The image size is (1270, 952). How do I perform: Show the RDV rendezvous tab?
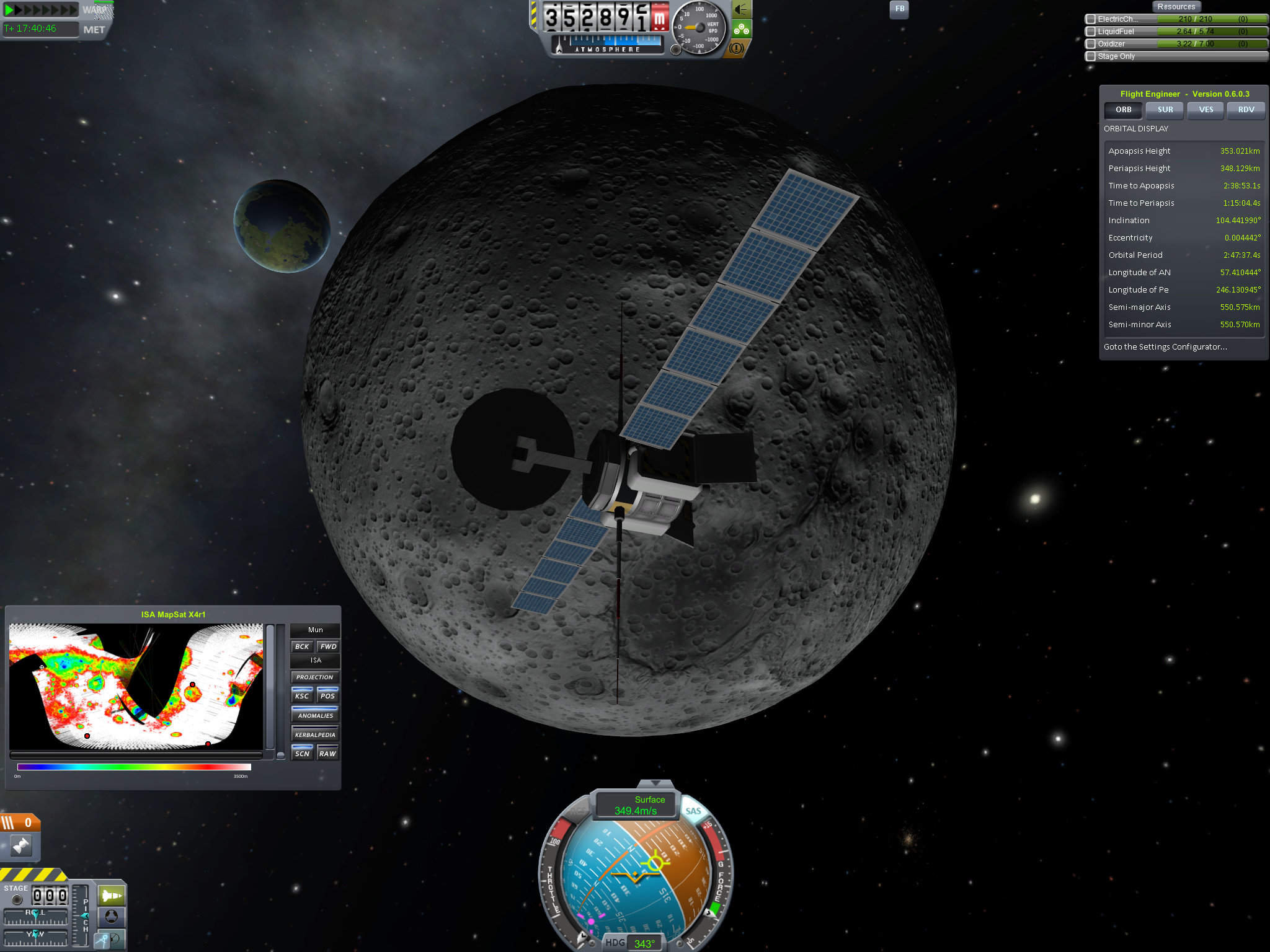[1246, 110]
